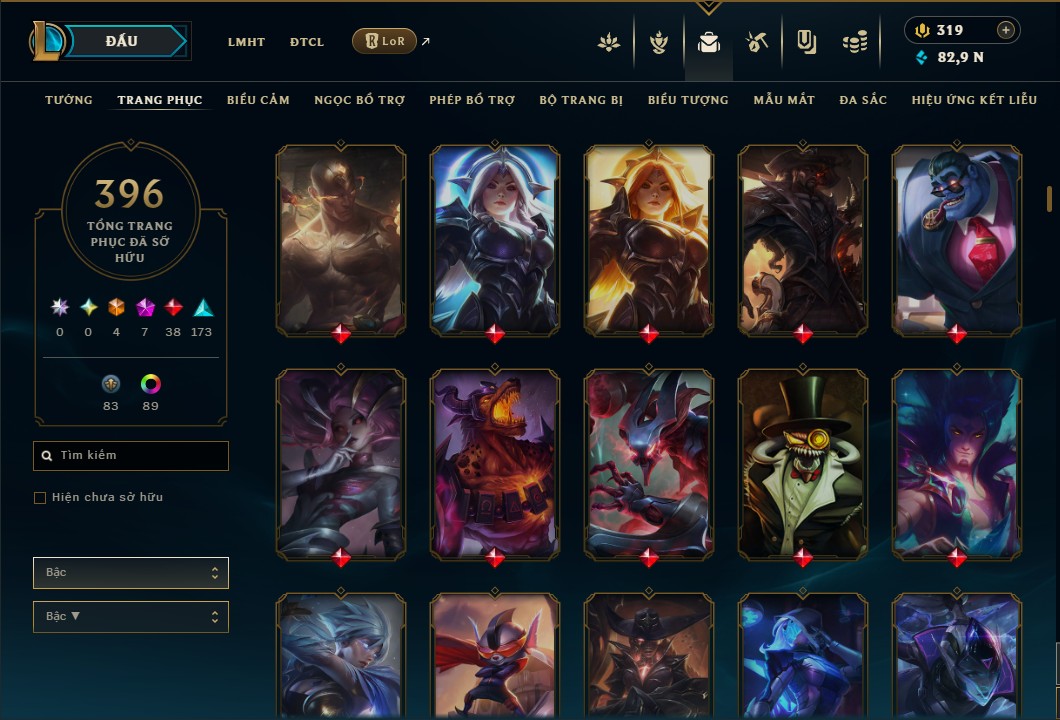Open the HIỆU ỨNG KẾT LIỄU tab

(x=974, y=100)
